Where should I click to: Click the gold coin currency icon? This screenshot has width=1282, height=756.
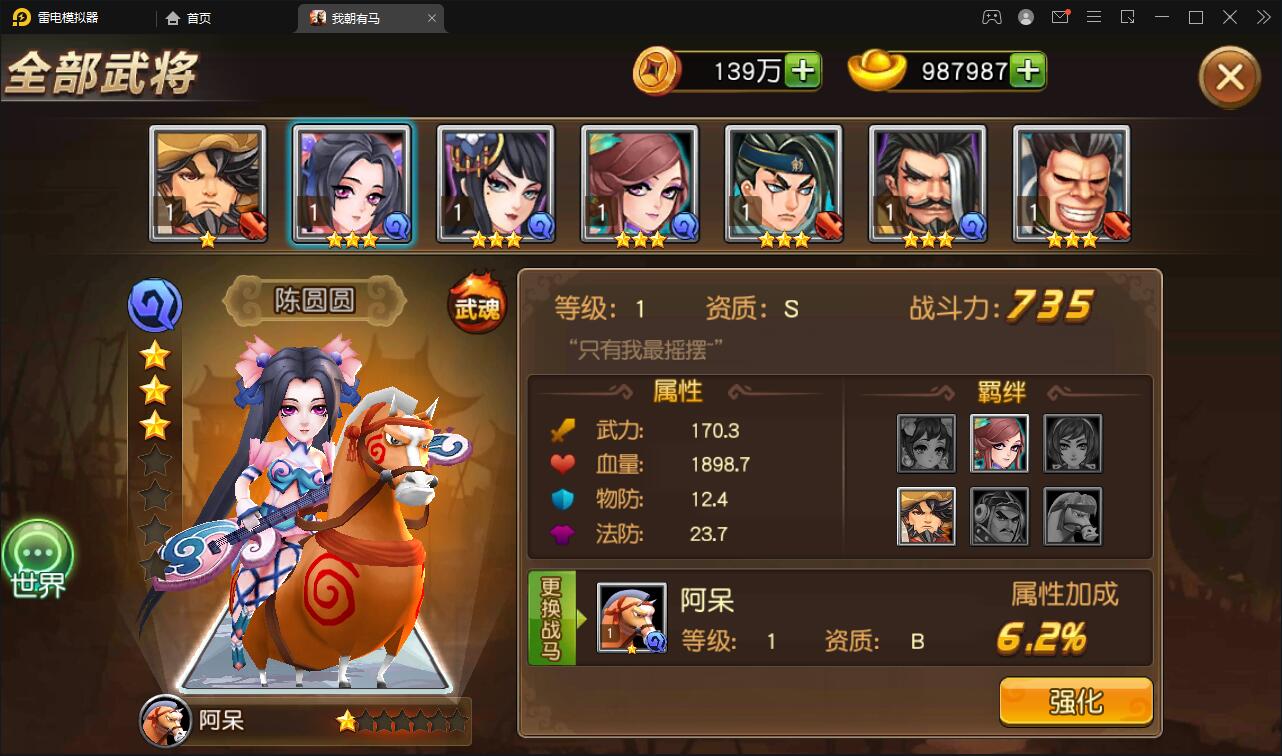[x=659, y=71]
